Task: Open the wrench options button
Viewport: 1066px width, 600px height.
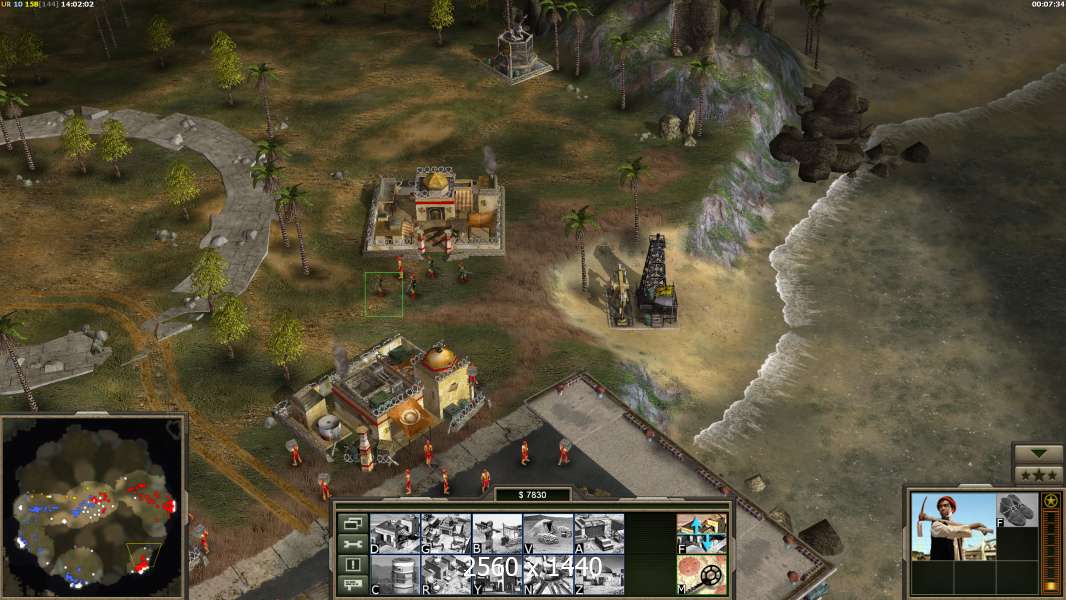Action: (x=352, y=544)
